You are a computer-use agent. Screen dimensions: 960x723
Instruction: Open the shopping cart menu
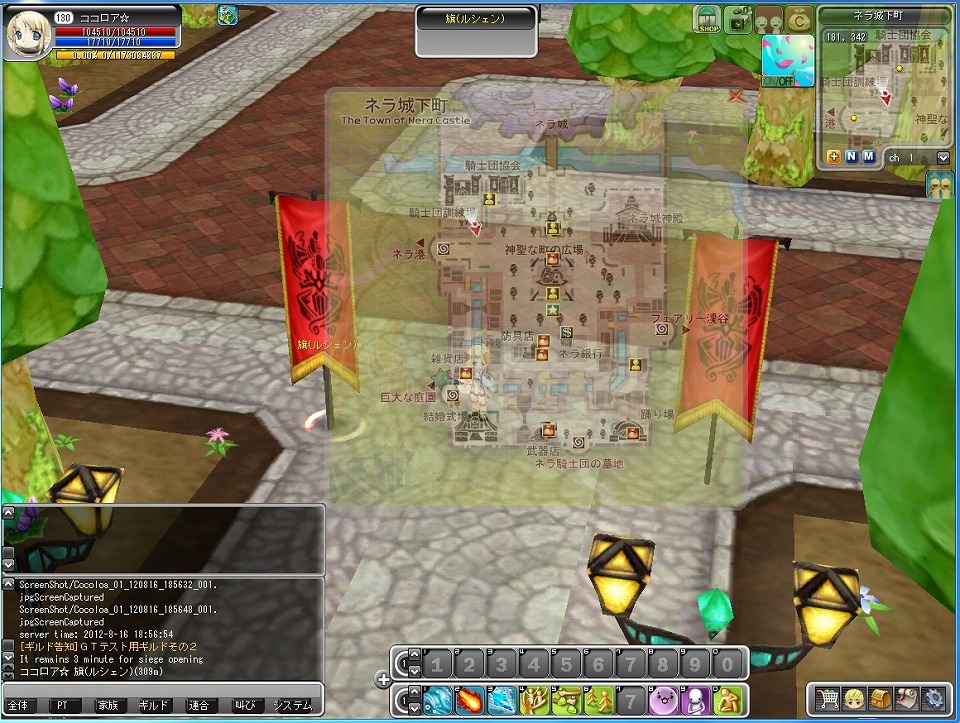coord(828,698)
